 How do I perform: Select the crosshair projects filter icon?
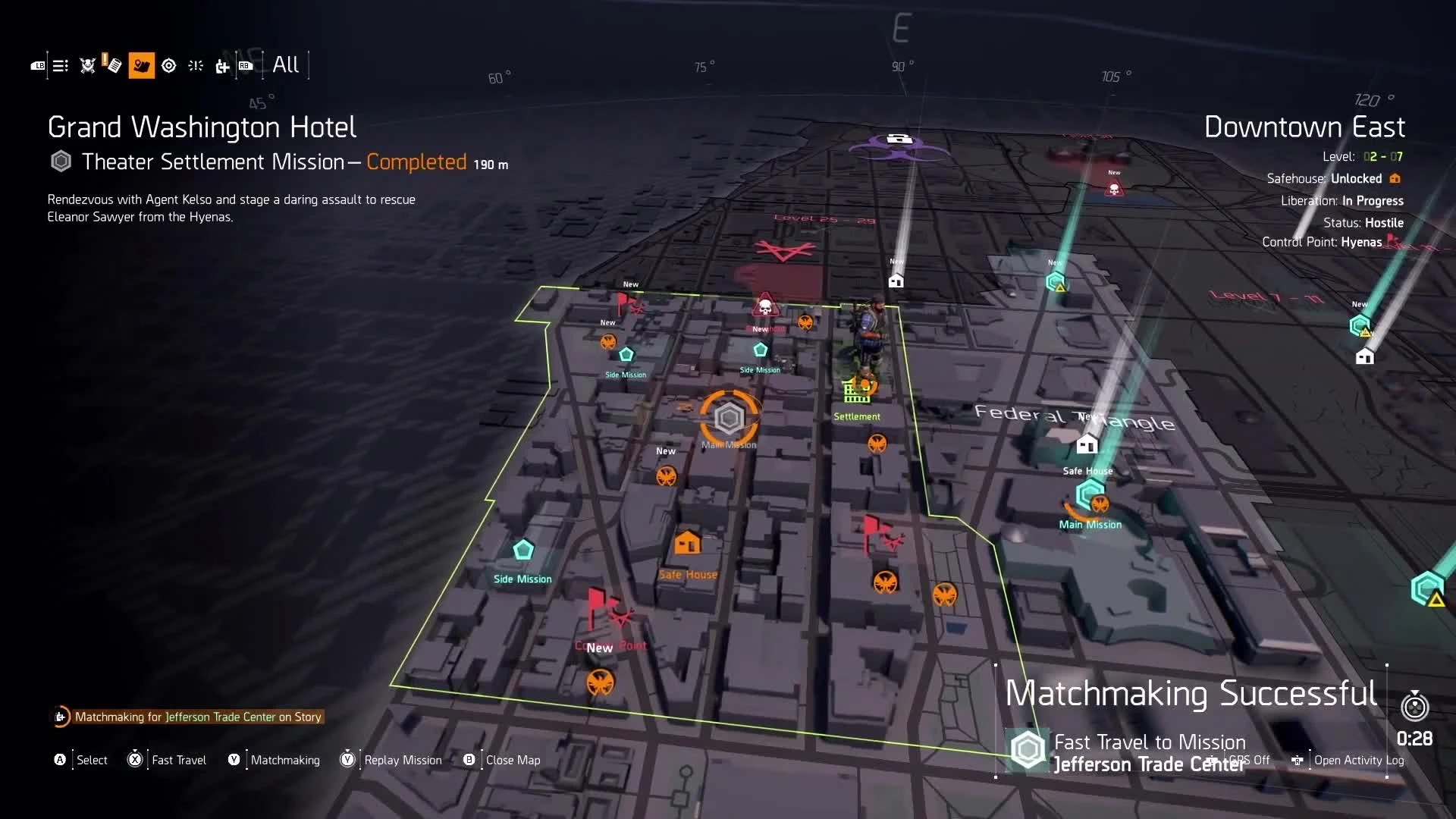point(169,66)
